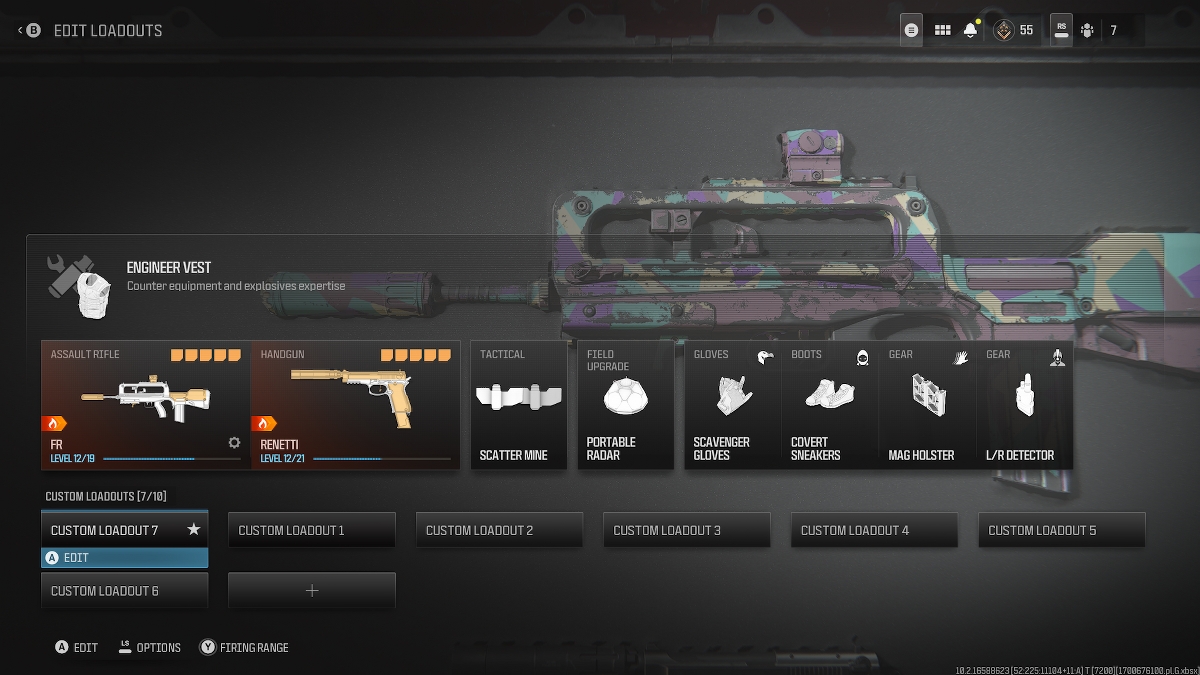Add a new custom loadout with plus button
This screenshot has width=1200, height=675.
(312, 591)
